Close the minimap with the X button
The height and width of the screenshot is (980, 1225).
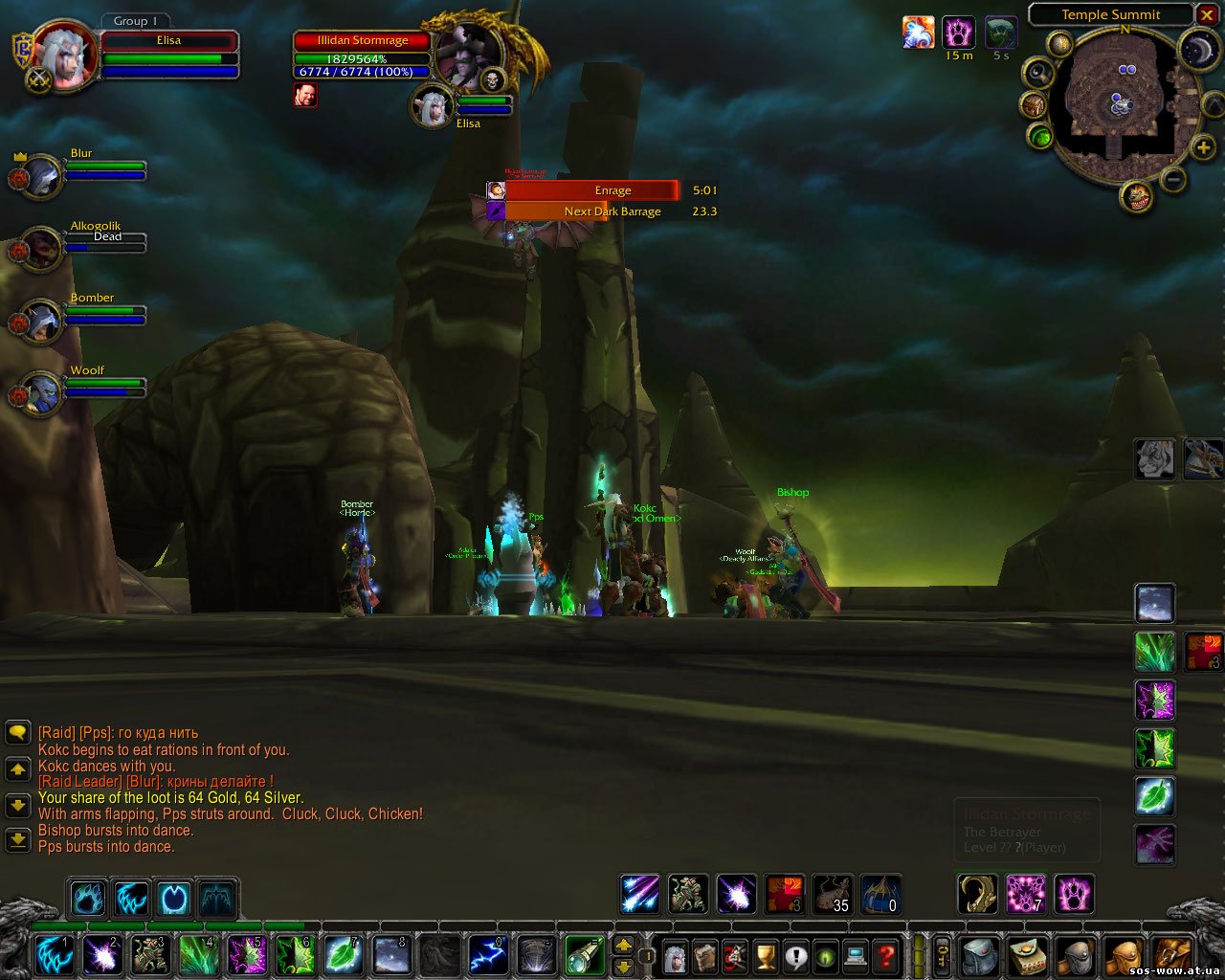[1206, 15]
